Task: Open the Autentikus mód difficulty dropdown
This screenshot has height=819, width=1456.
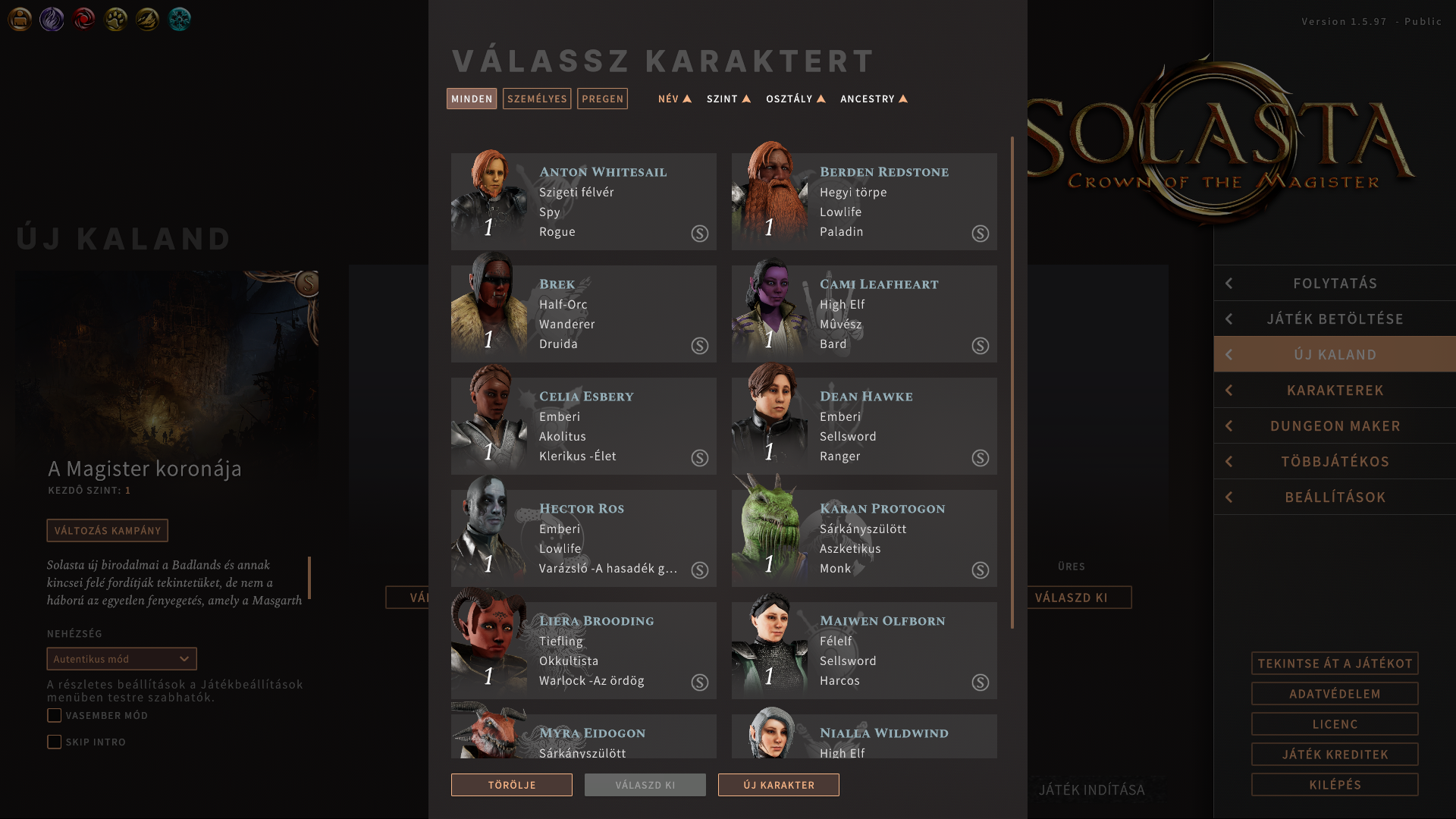Action: [121, 659]
